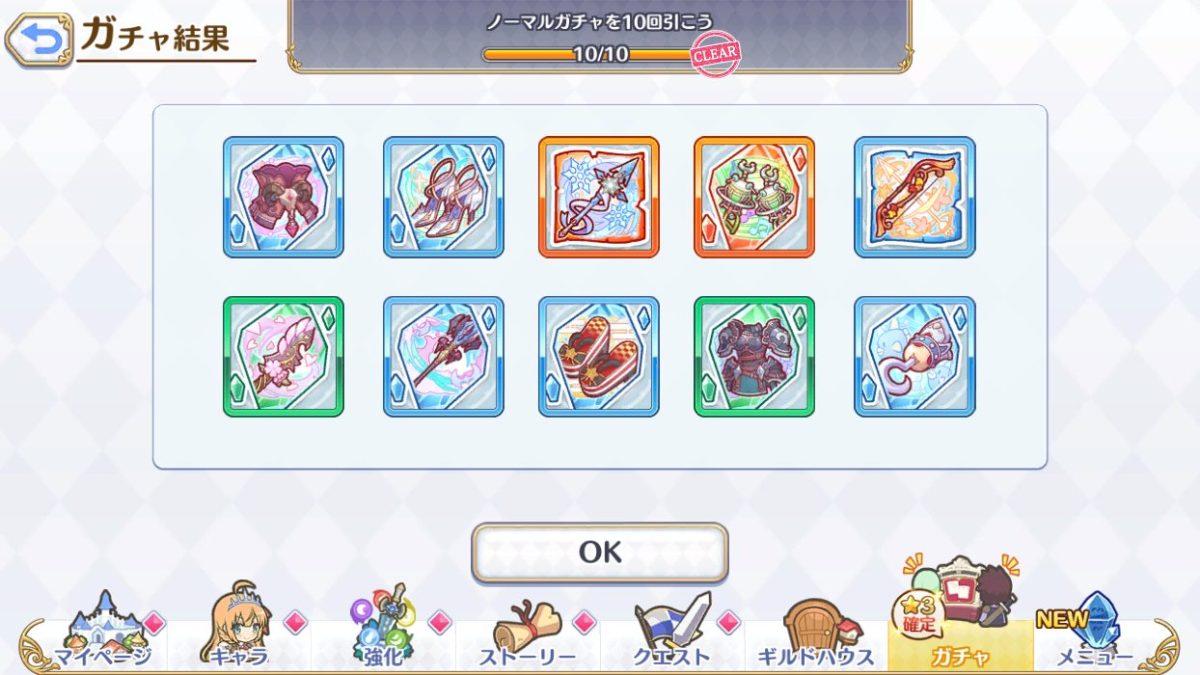View the curled-toe shoe blueprint item
Viewport: 1200px width, 675px height.
coord(914,356)
